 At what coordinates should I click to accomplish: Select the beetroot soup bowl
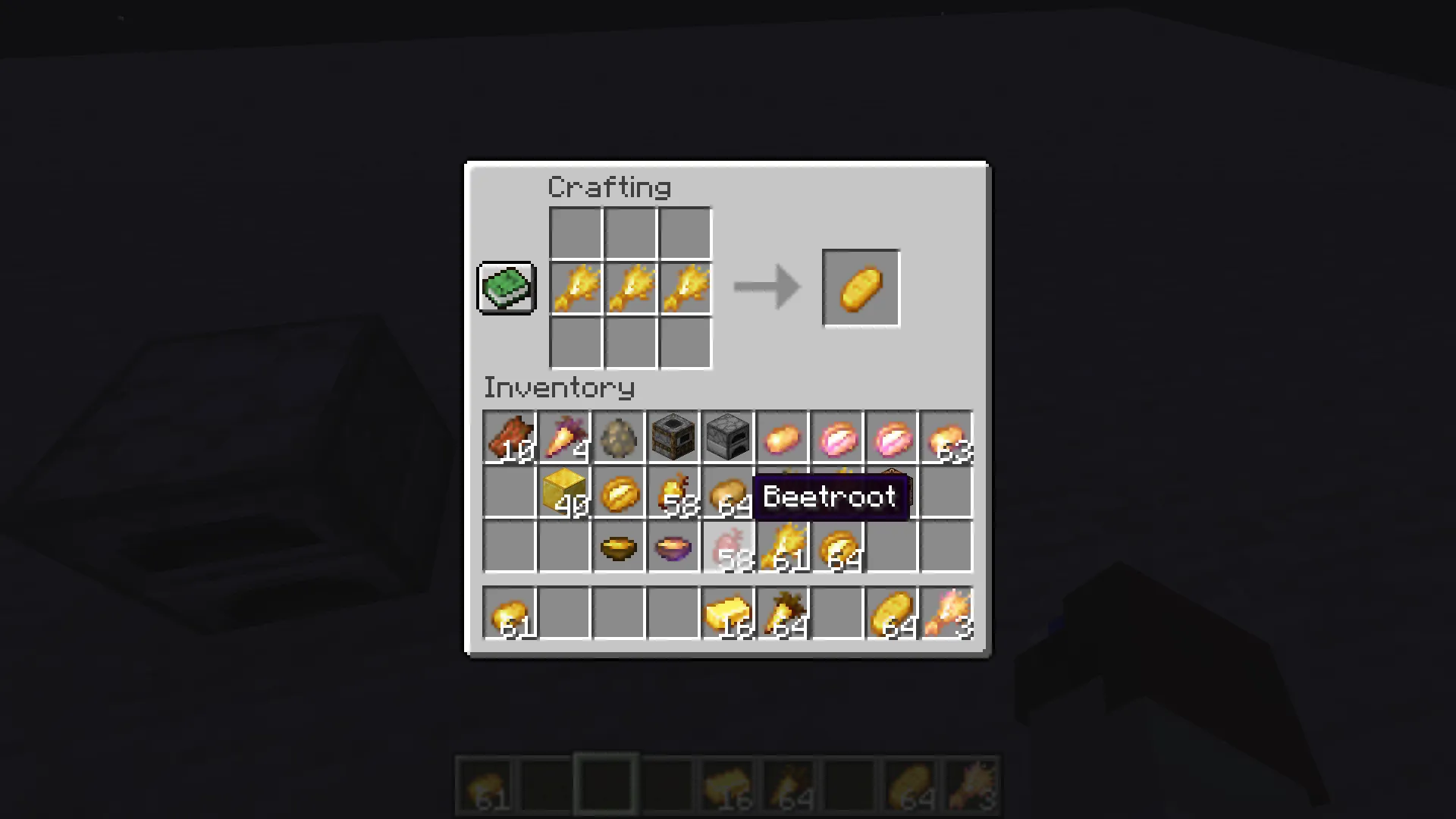point(673,548)
